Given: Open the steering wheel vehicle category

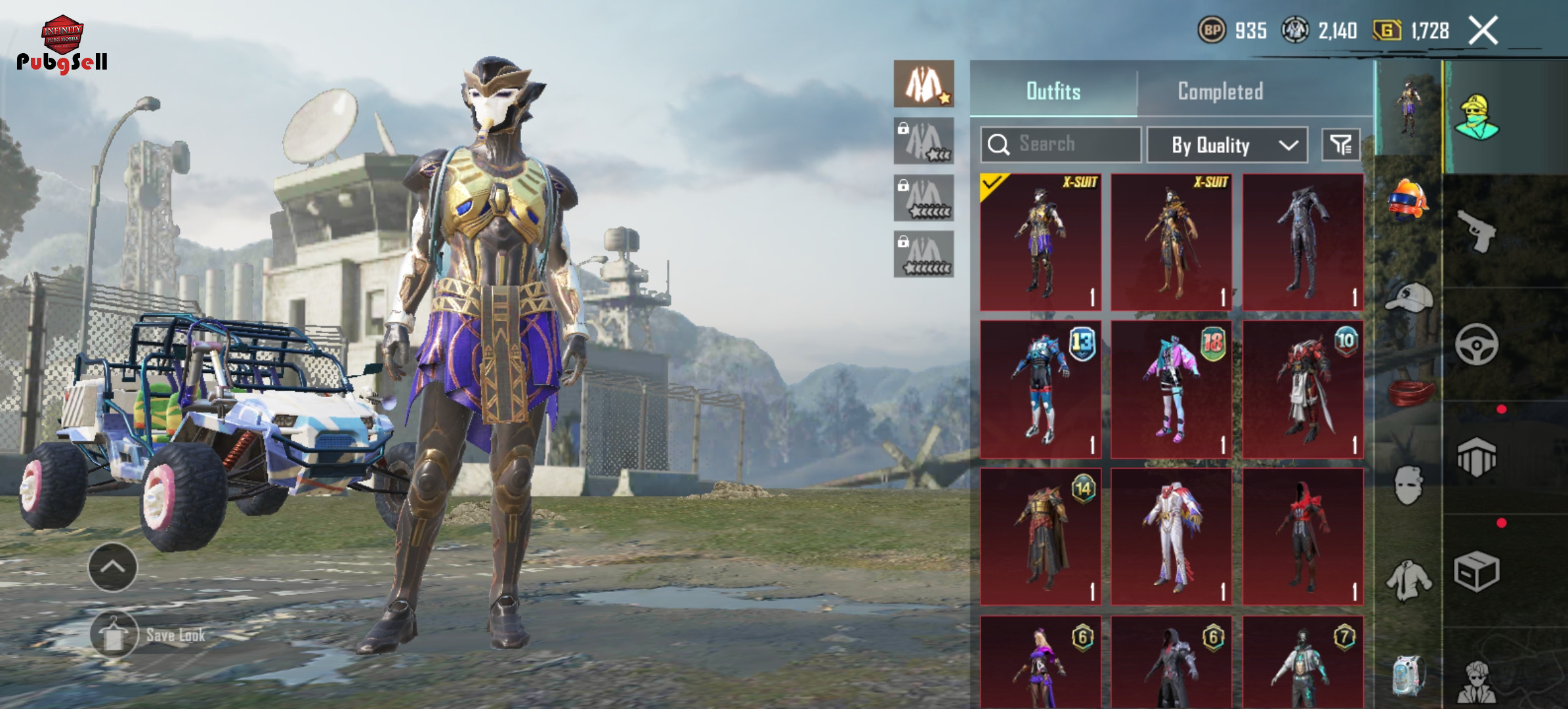Looking at the screenshot, I should pos(1476,344).
